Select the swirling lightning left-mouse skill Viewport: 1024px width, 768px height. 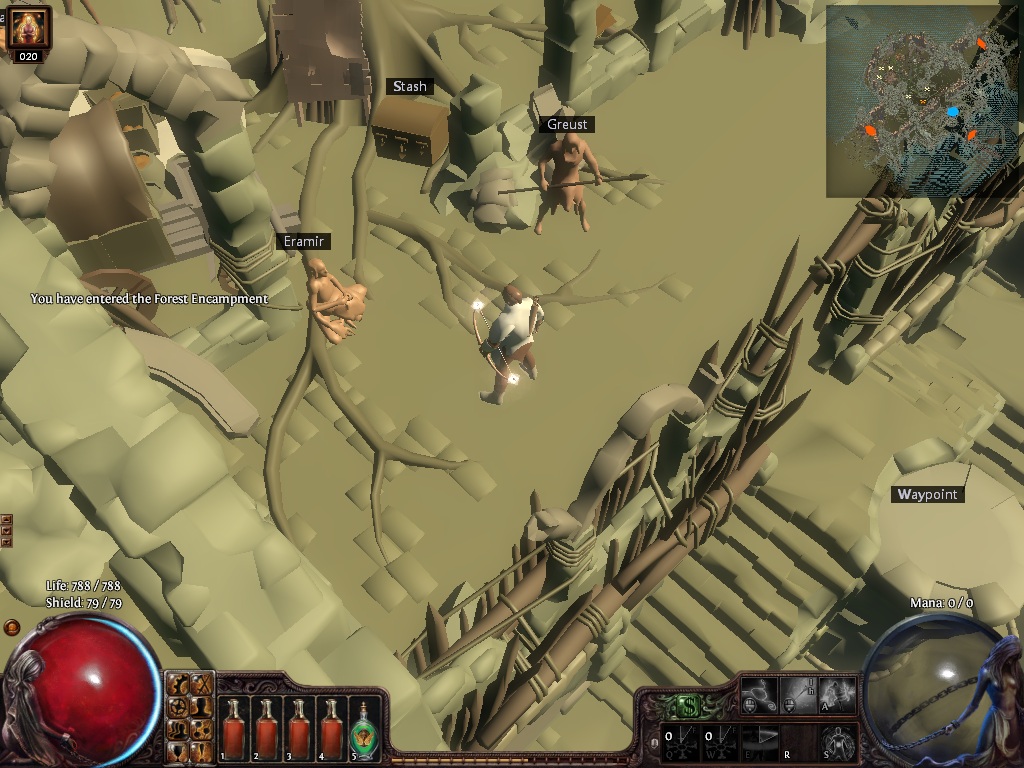761,693
